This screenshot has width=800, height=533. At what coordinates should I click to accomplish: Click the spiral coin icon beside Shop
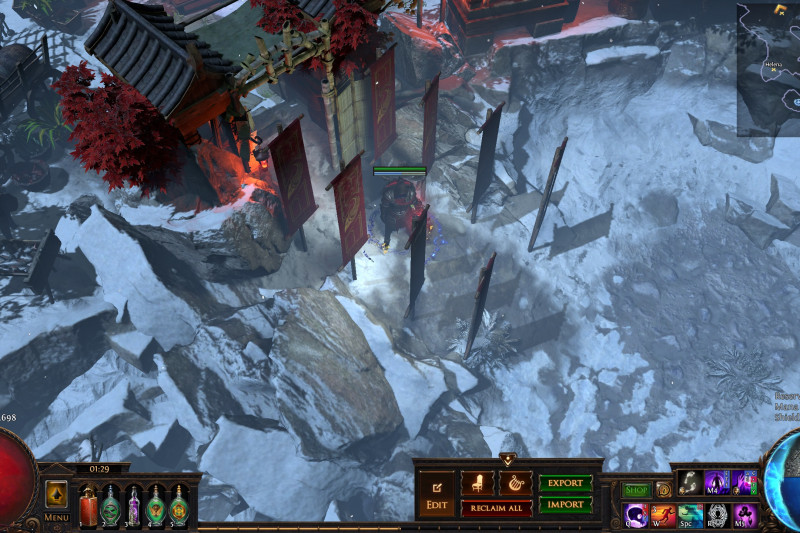[663, 490]
